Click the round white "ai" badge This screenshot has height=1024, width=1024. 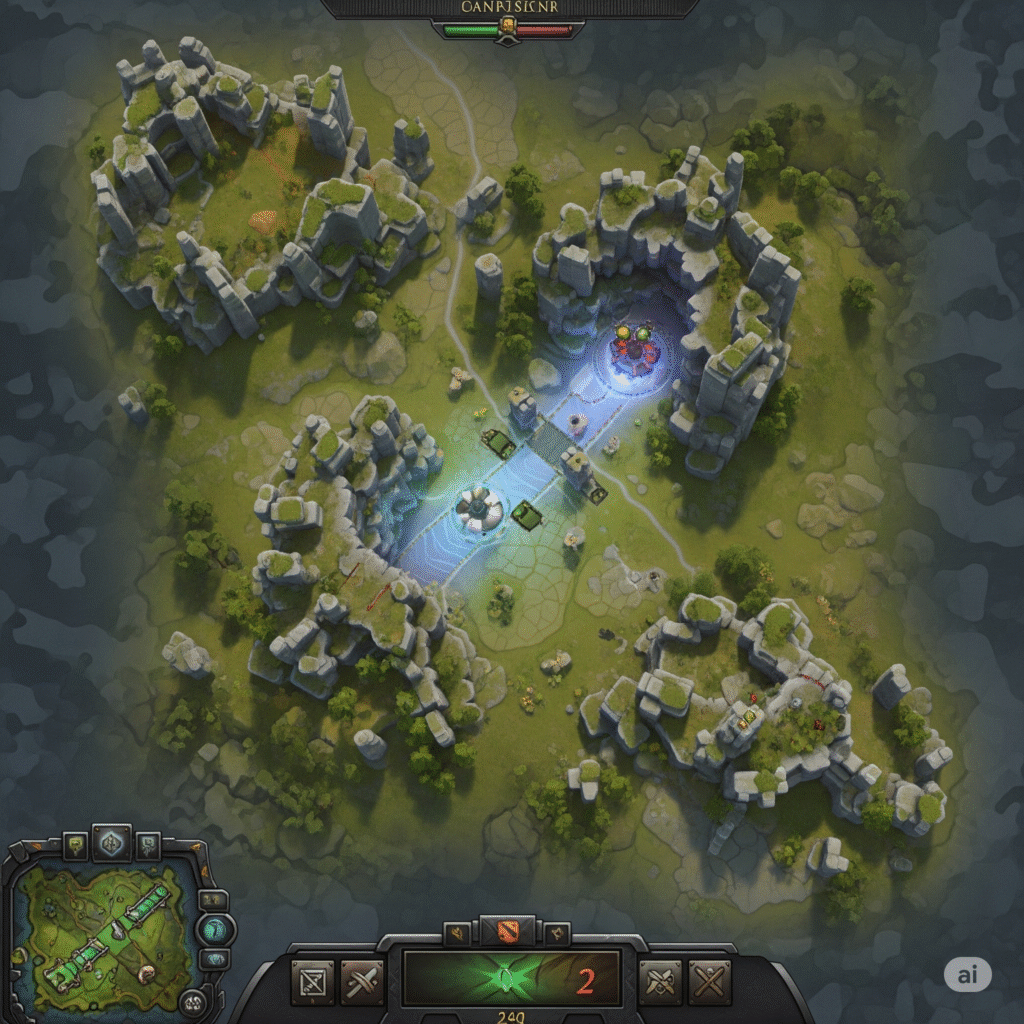(967, 975)
